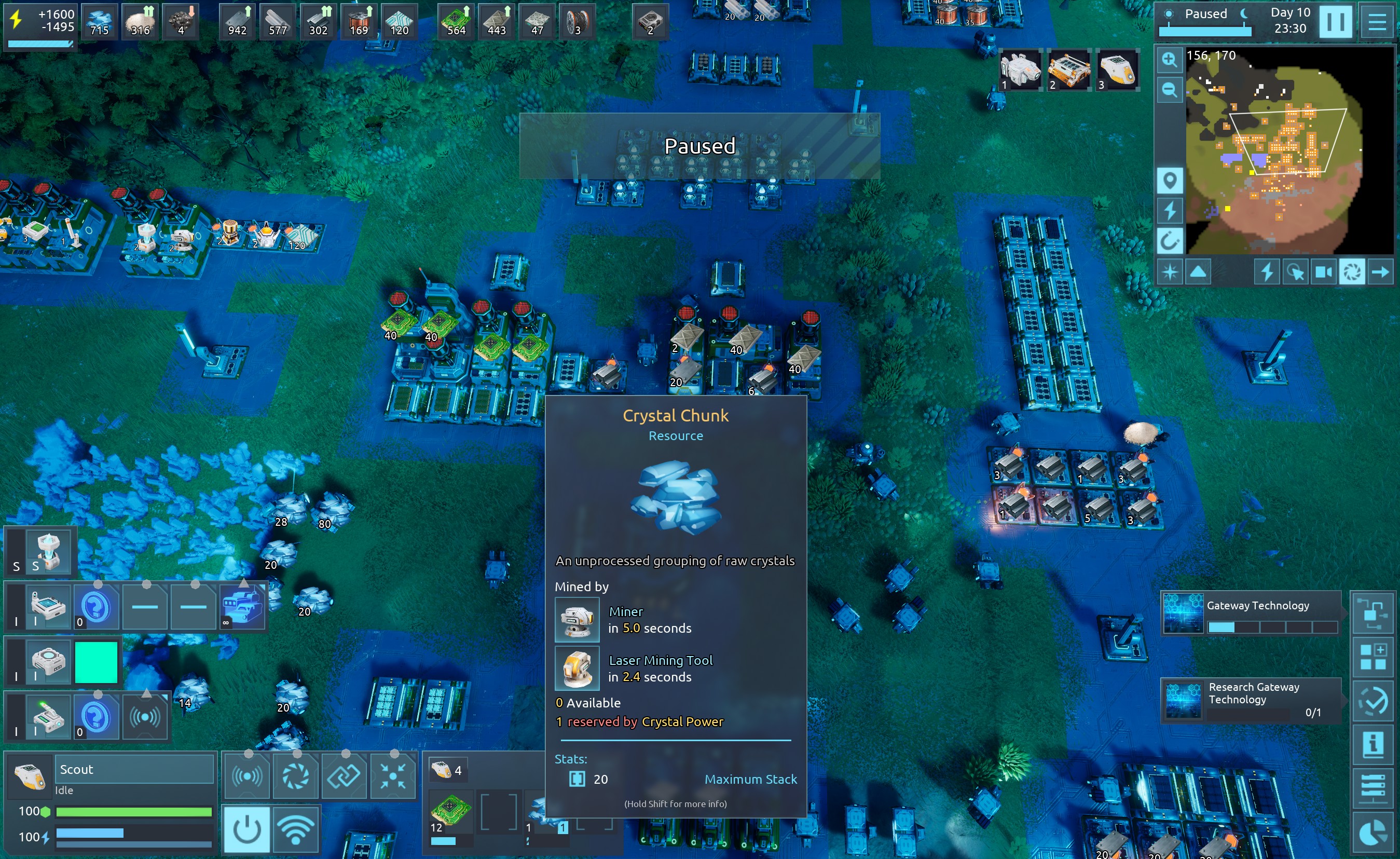The image size is (1400, 859).
Task: Click the teal color swatch
Action: [x=96, y=662]
